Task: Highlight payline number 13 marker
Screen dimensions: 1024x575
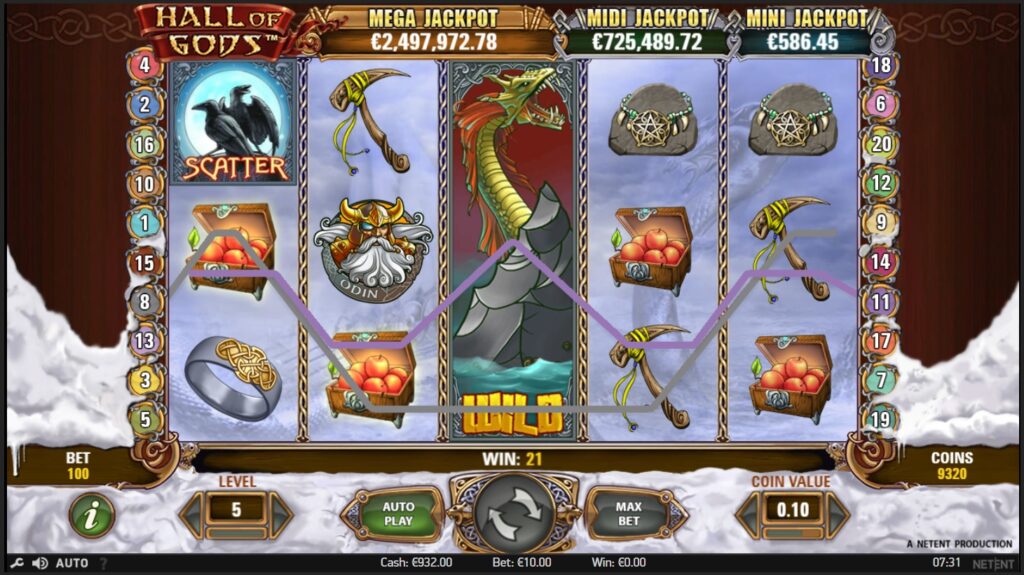Action: [x=145, y=341]
